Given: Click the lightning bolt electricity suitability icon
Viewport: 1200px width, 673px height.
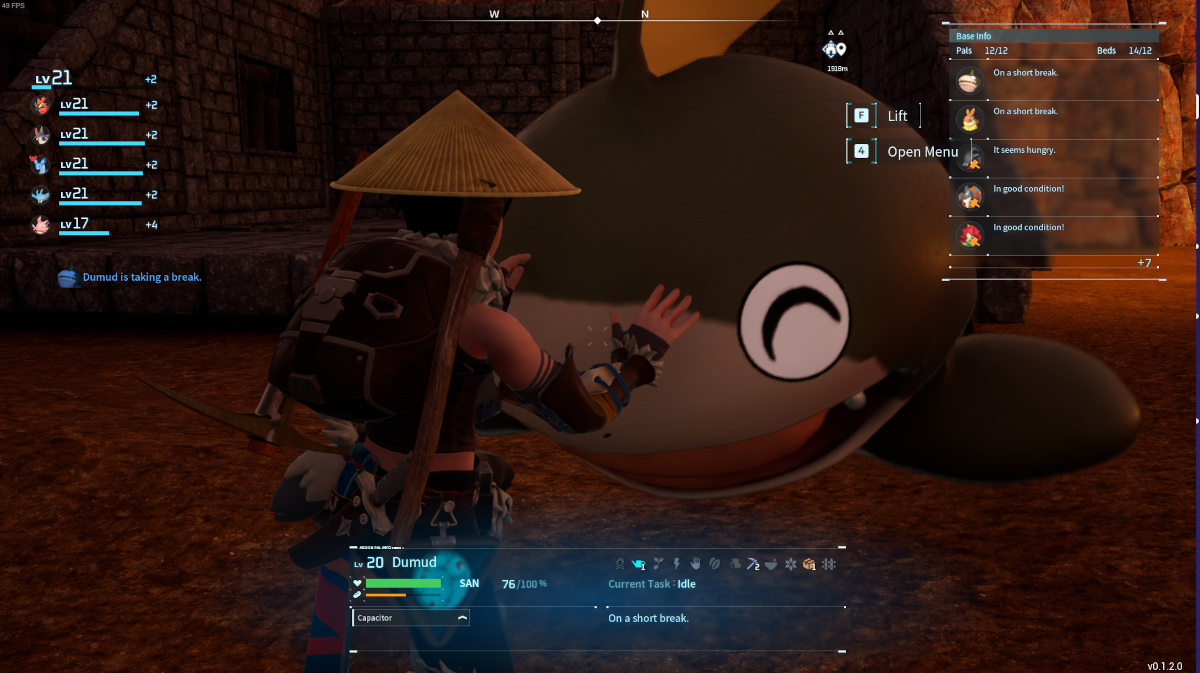Looking at the screenshot, I should [675, 564].
